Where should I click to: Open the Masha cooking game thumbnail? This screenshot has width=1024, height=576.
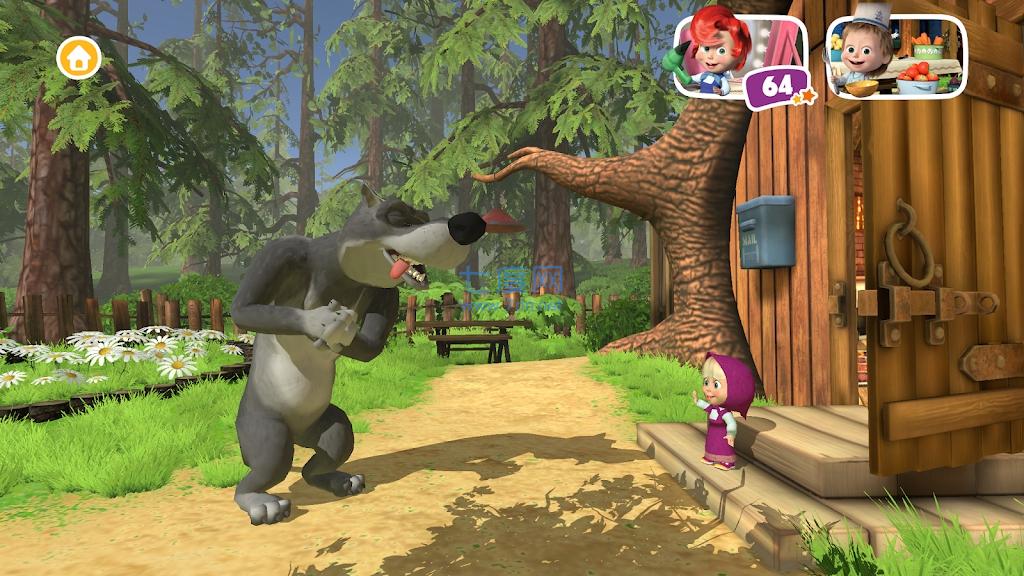click(896, 58)
